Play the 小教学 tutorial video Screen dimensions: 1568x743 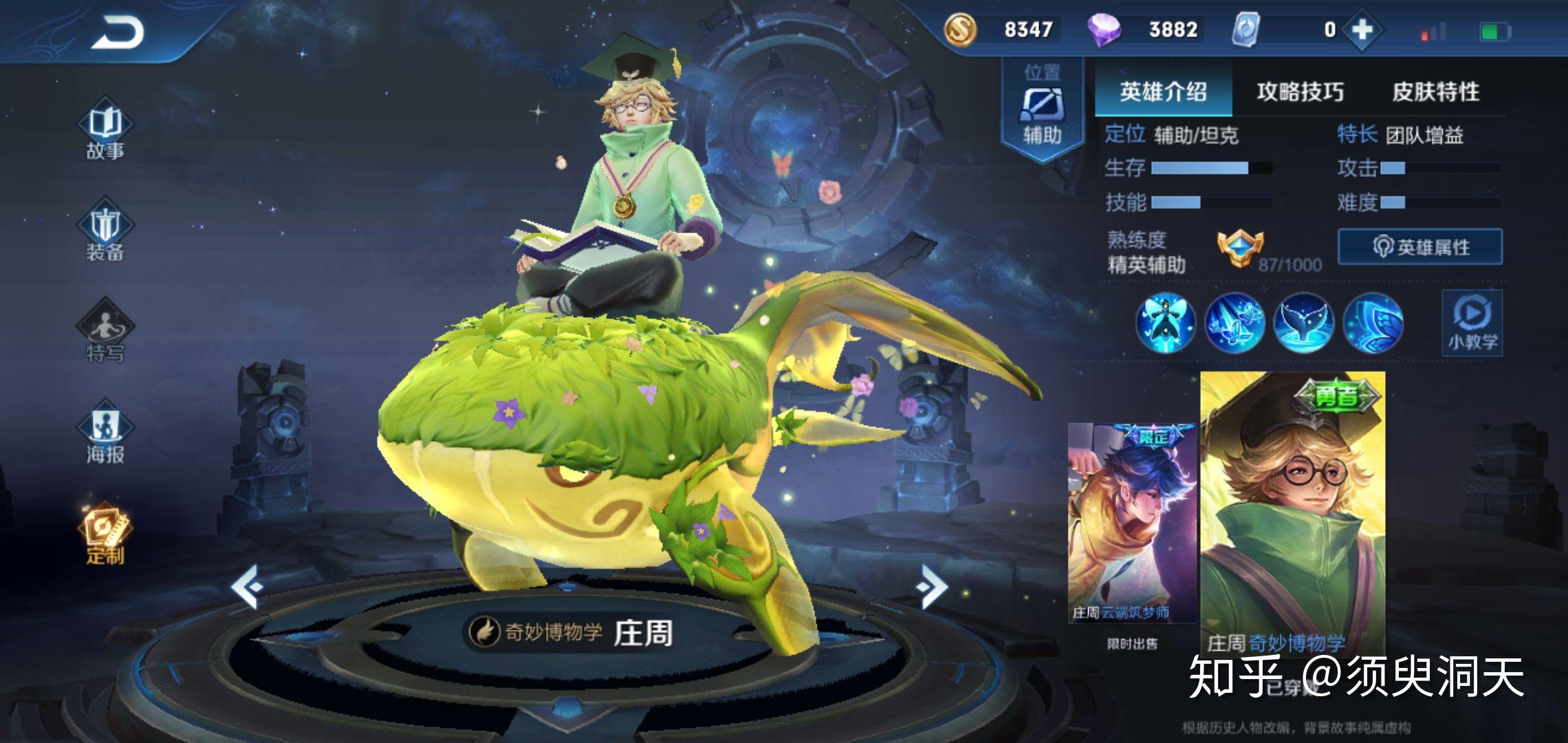pos(1472,323)
